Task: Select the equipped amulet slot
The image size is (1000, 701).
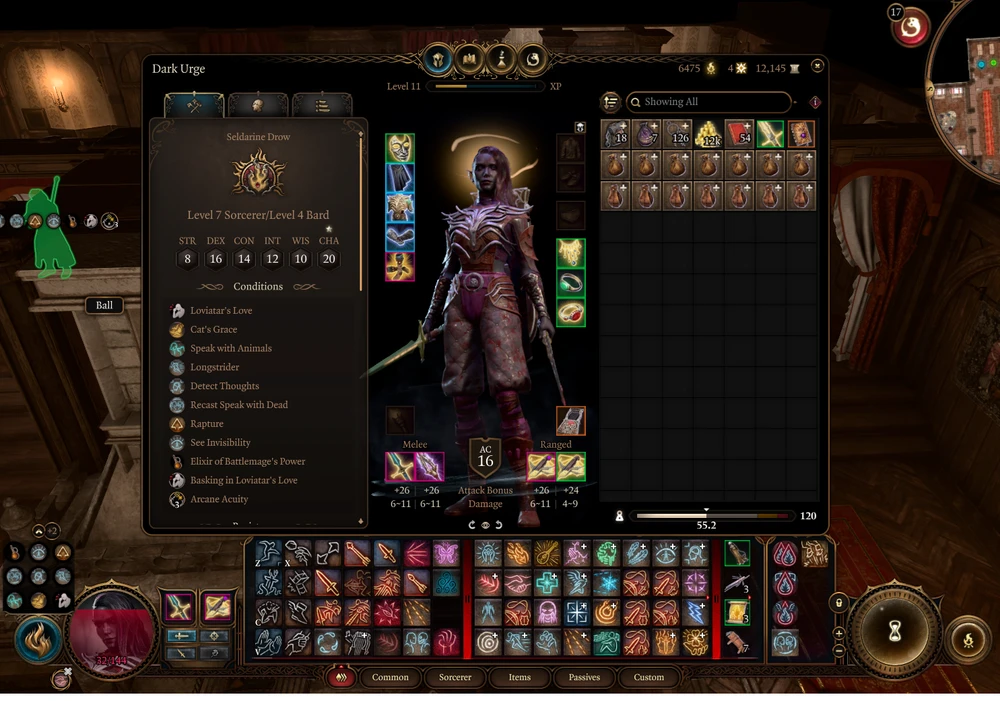Action: coord(571,252)
